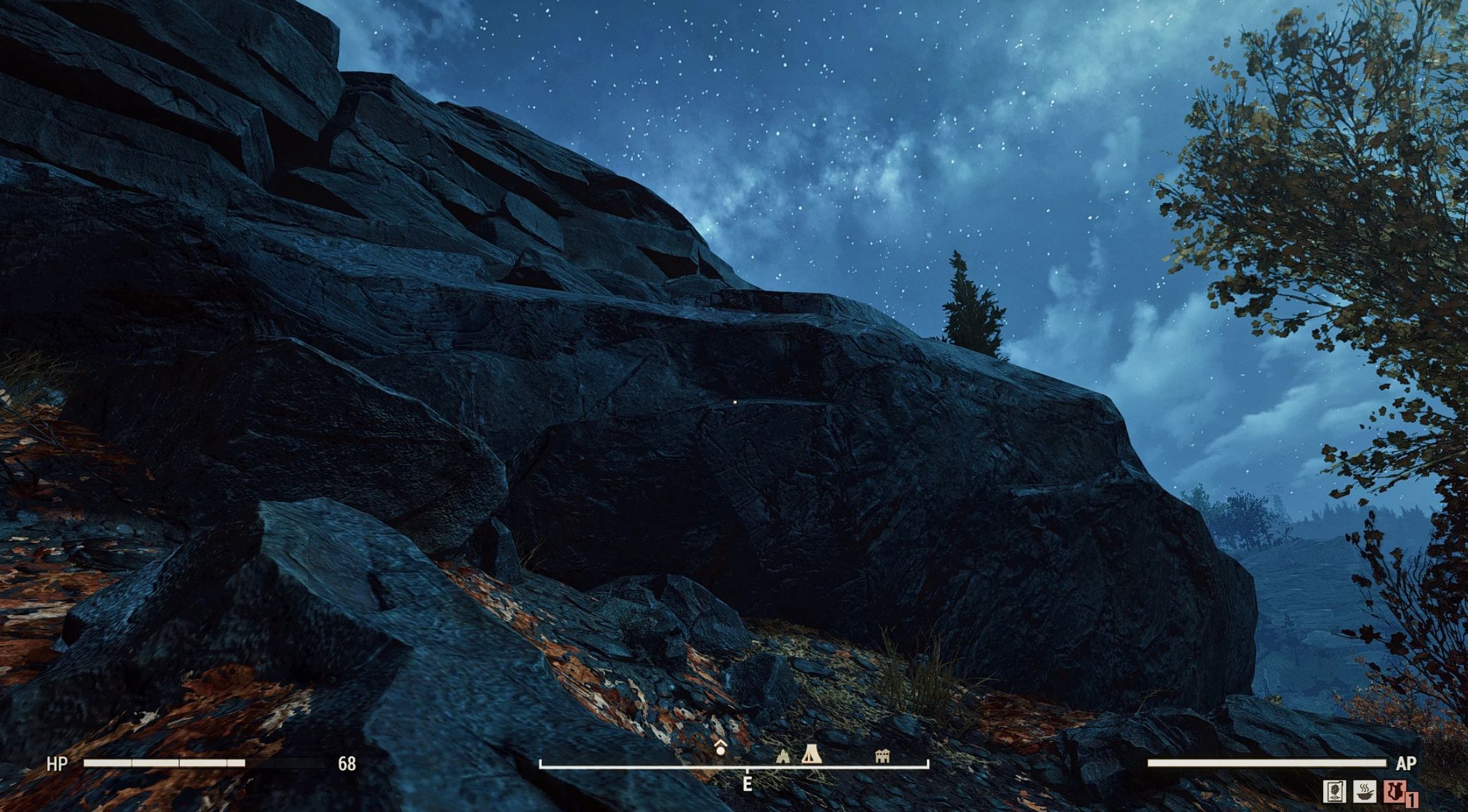Inspect the red broken armor warning icon
This screenshot has width=1468, height=812.
pos(1394,791)
